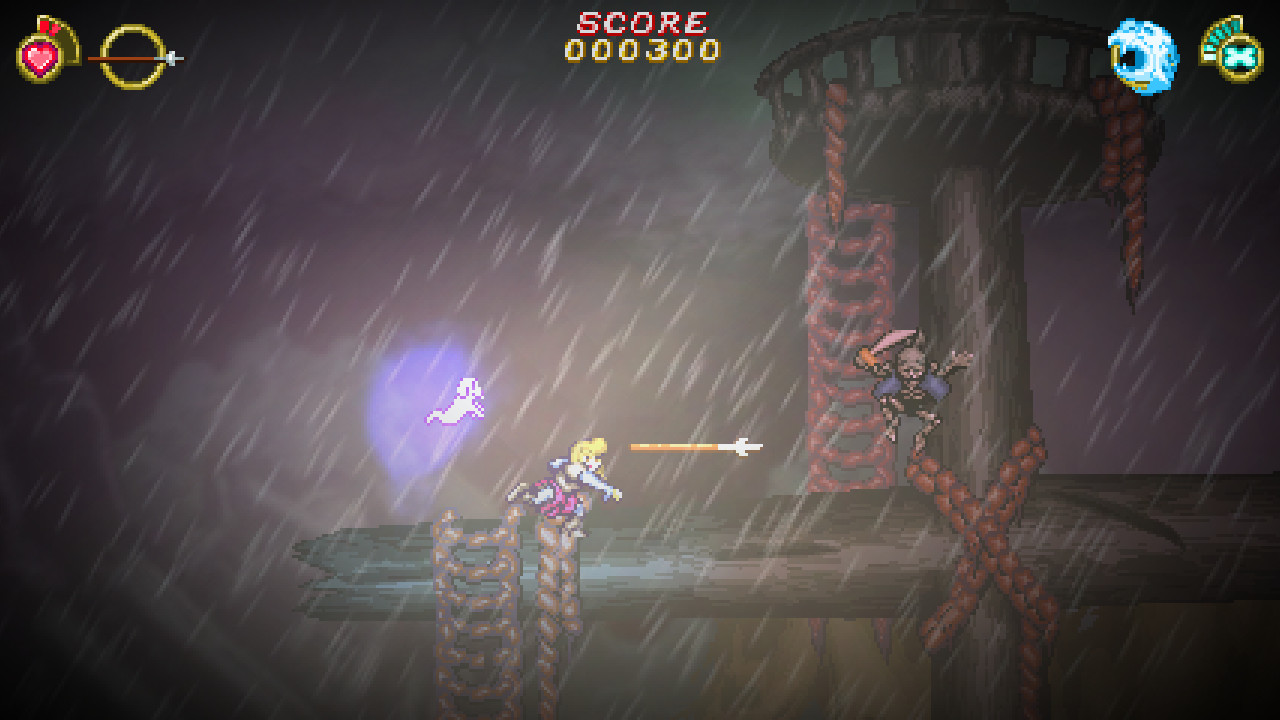Viewport: 1280px width, 720px height.
Task: Click the score counter reading 000300
Action: 640,48
